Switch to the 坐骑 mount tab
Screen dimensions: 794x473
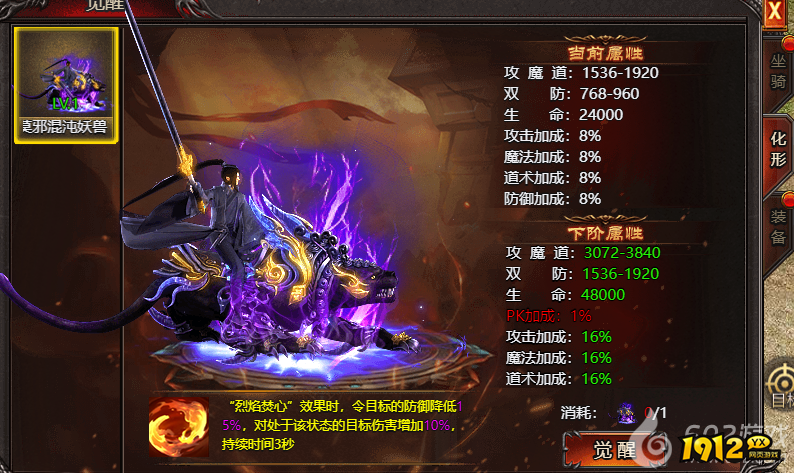click(x=778, y=73)
